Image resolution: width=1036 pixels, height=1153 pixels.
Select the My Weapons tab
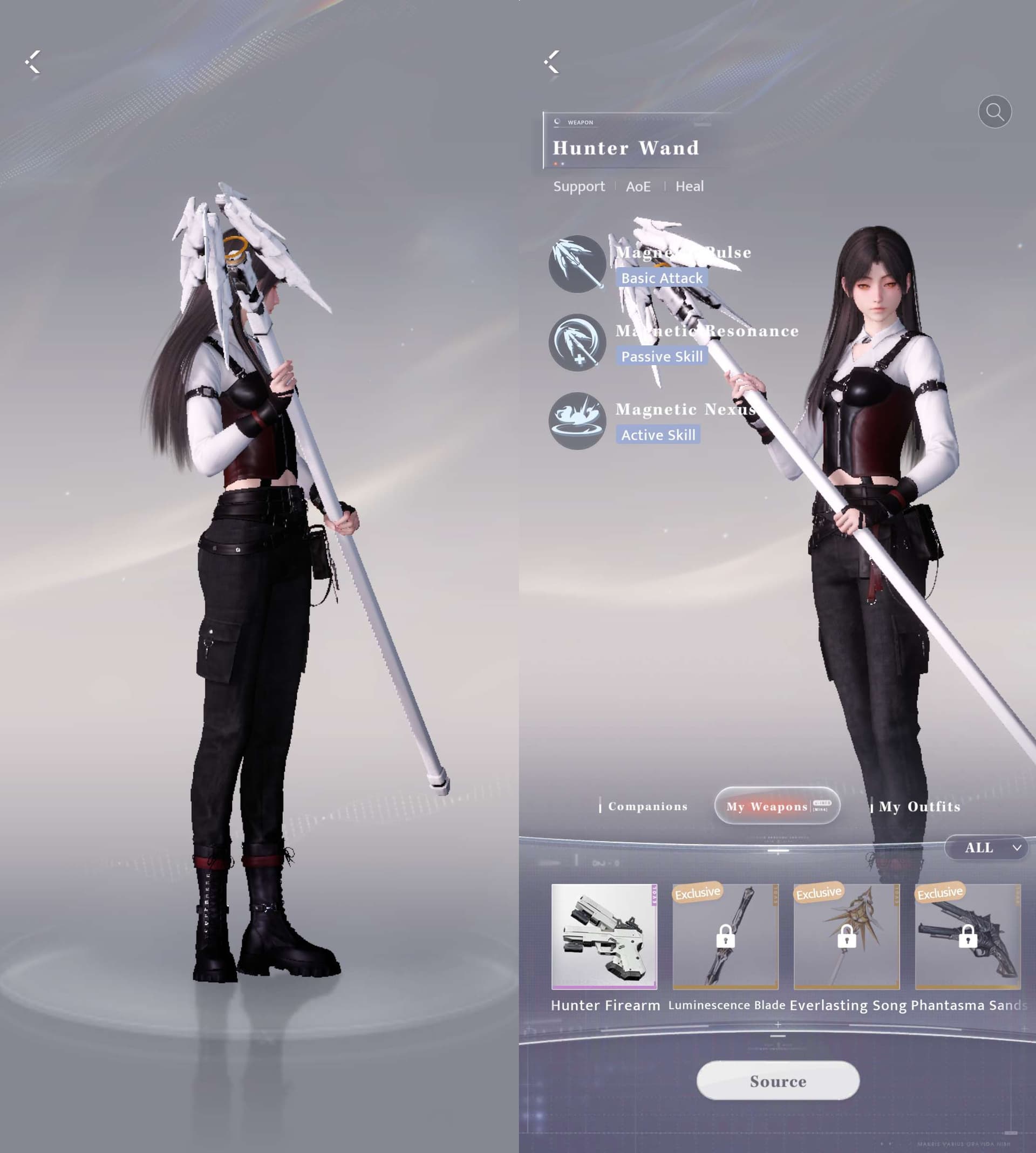pos(777,806)
